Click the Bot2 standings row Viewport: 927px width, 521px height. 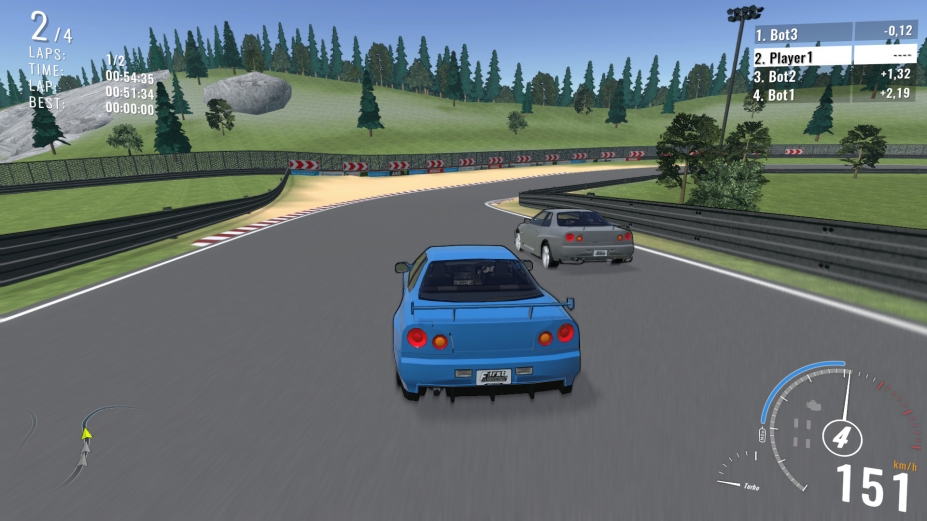coord(834,75)
